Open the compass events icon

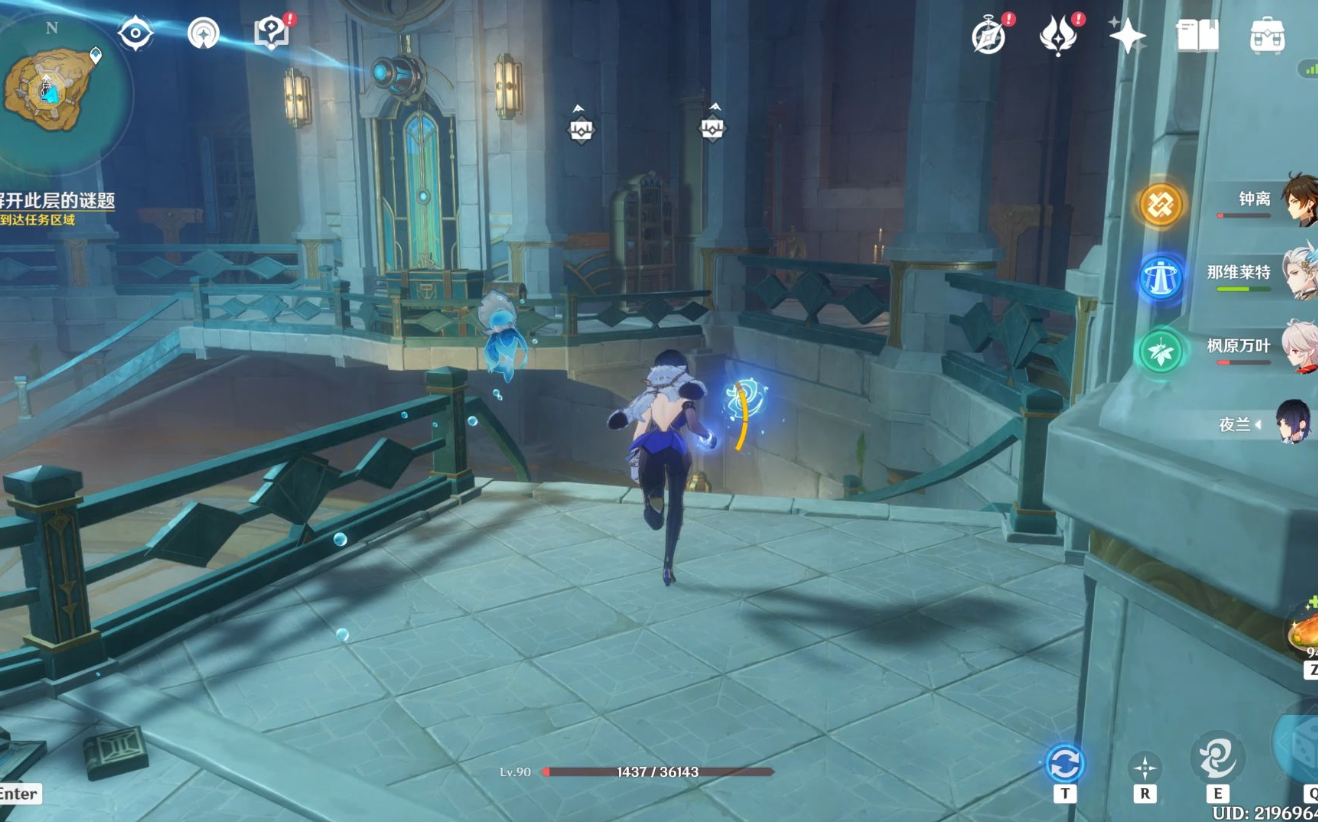[989, 35]
